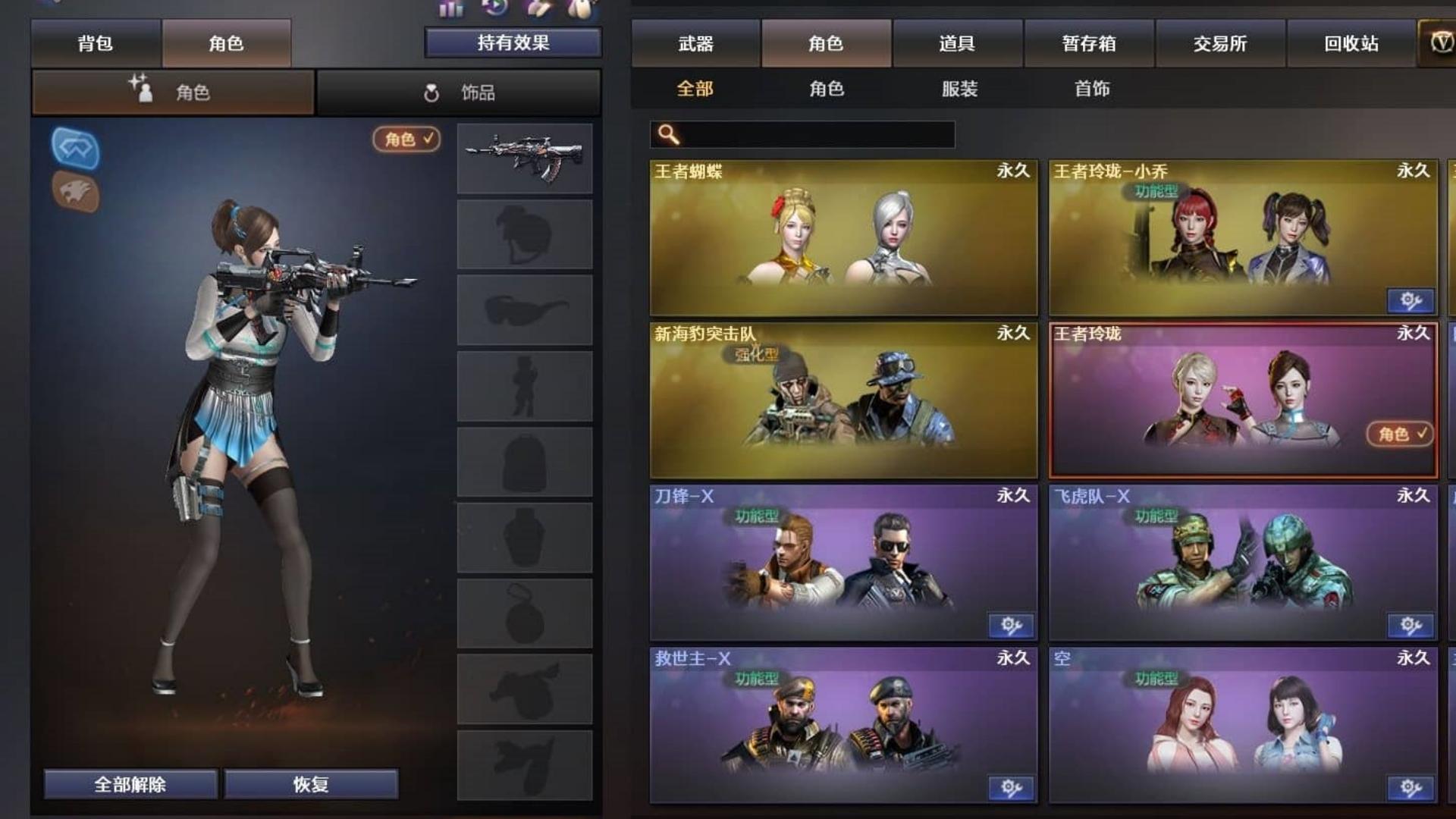Go to the 交易所 tab
The image size is (1456, 819).
pyautogui.click(x=1219, y=44)
